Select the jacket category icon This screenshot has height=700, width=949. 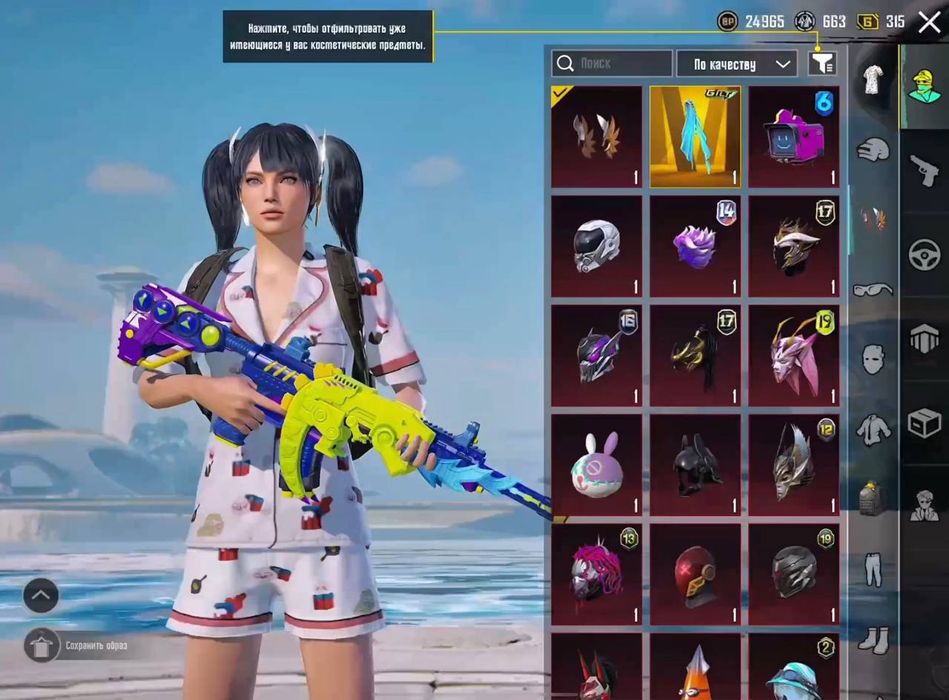click(x=873, y=430)
